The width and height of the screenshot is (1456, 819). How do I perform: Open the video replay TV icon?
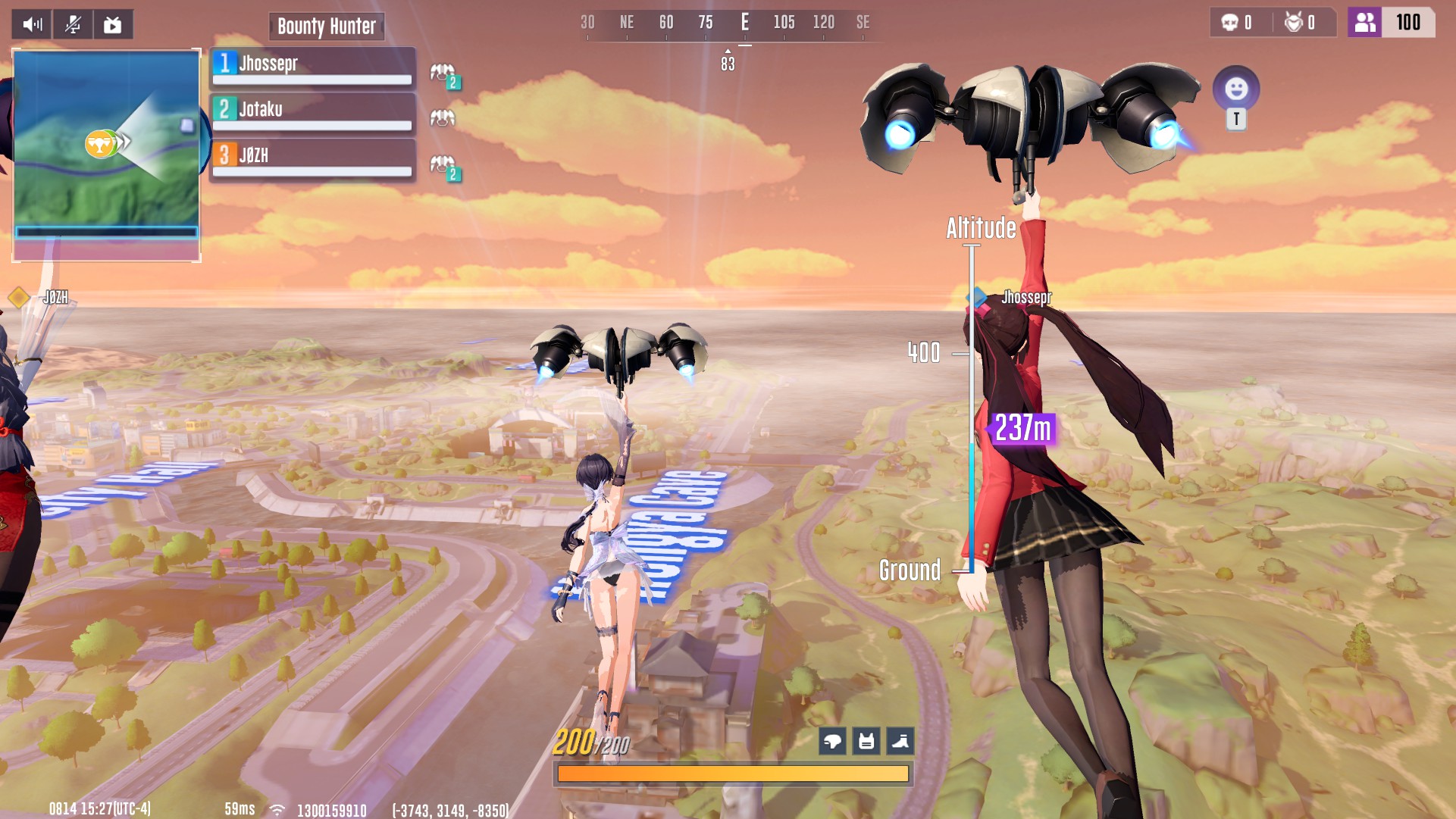(113, 24)
